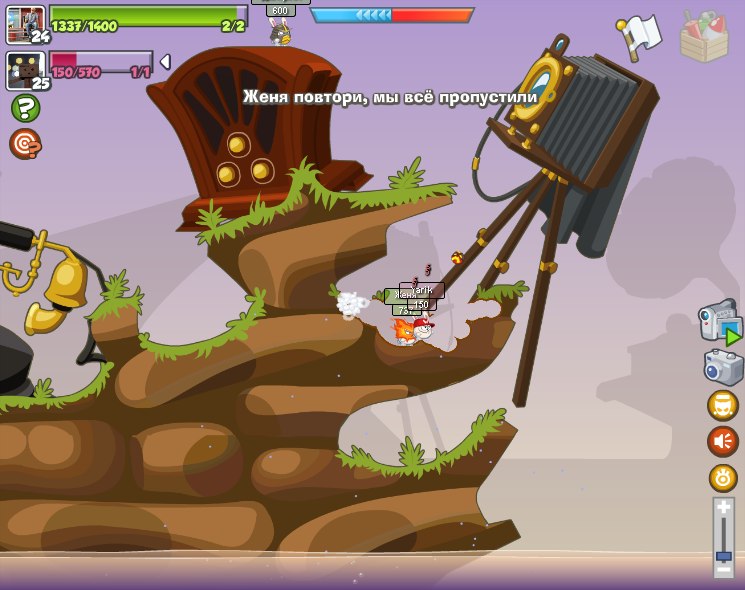Toggle sound with the red speaker button
The width and height of the screenshot is (745, 590).
[722, 441]
